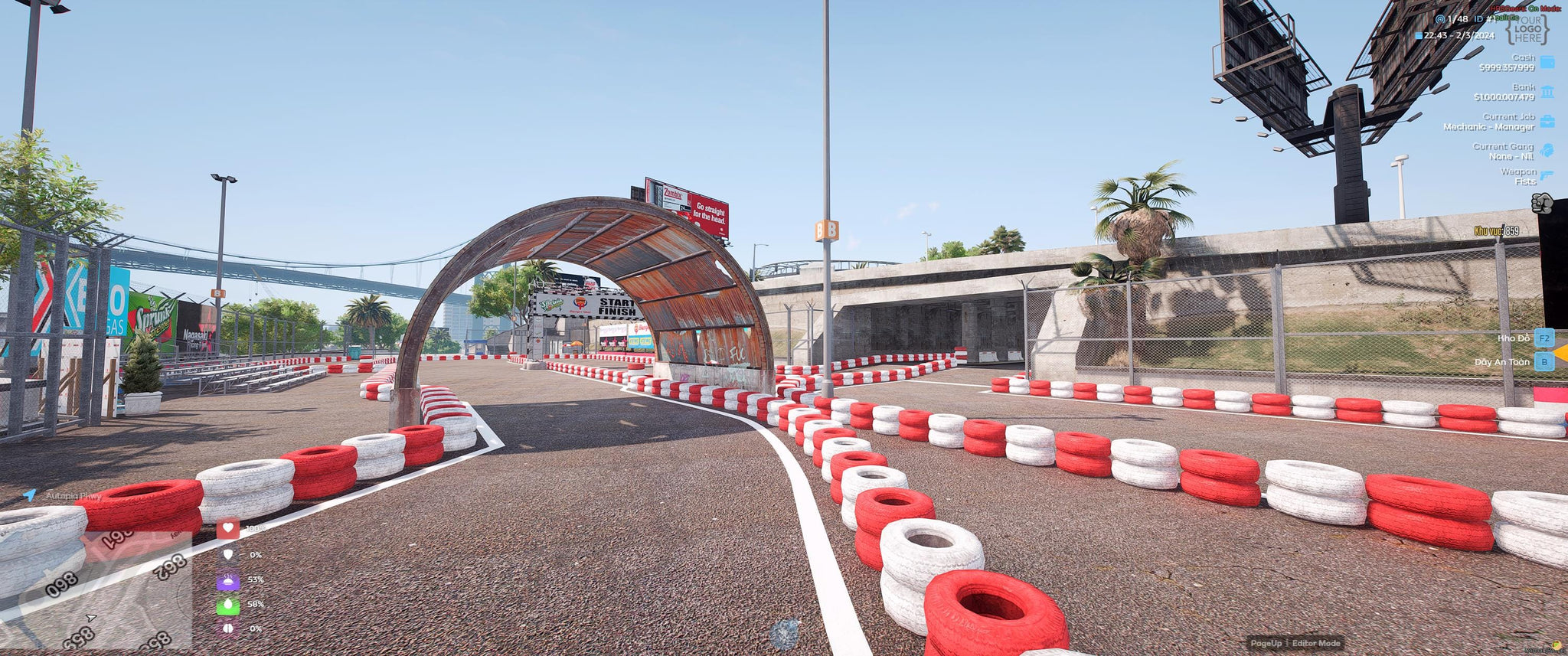The height and width of the screenshot is (656, 1568).
Task: Click the Cash wallet icon
Action: (x=1547, y=62)
